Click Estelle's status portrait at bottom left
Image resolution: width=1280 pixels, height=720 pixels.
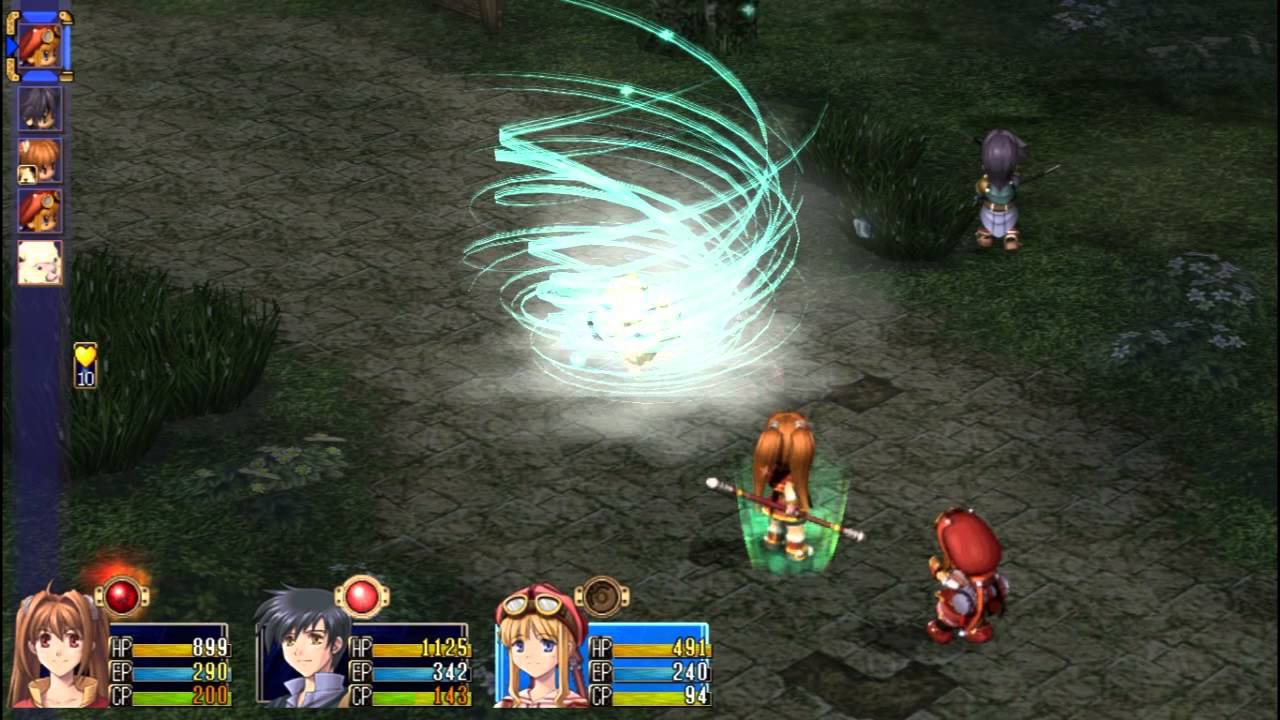pyautogui.click(x=56, y=649)
